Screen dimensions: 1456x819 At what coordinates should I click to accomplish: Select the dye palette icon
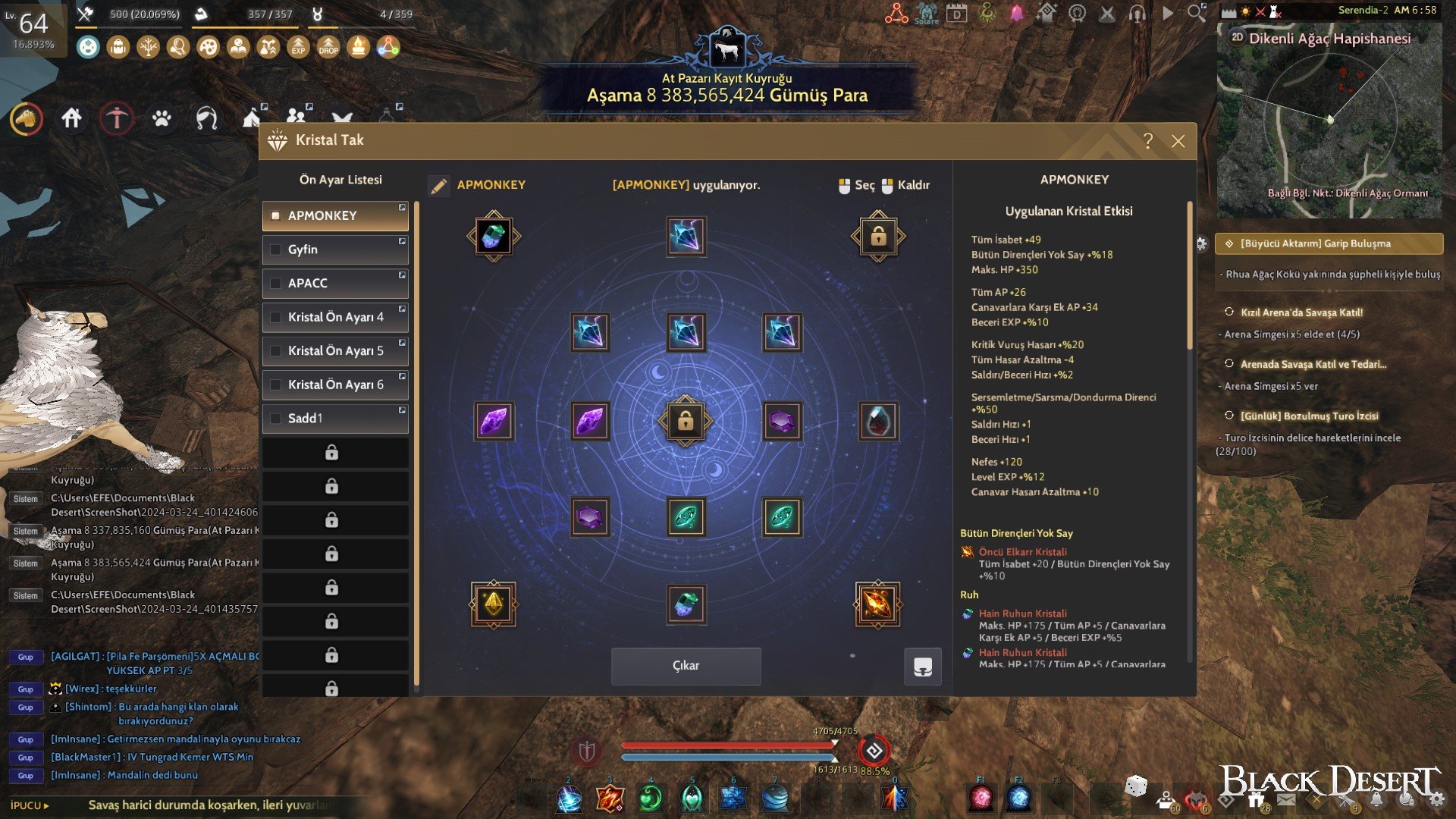point(209,47)
